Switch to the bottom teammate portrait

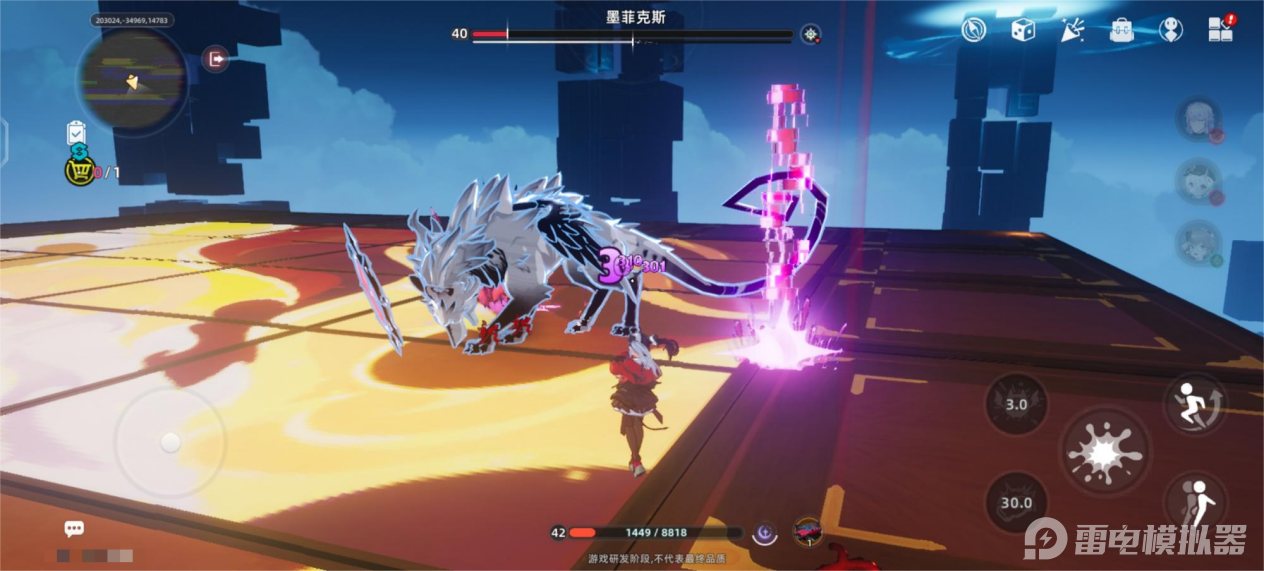pyautogui.click(x=1197, y=244)
